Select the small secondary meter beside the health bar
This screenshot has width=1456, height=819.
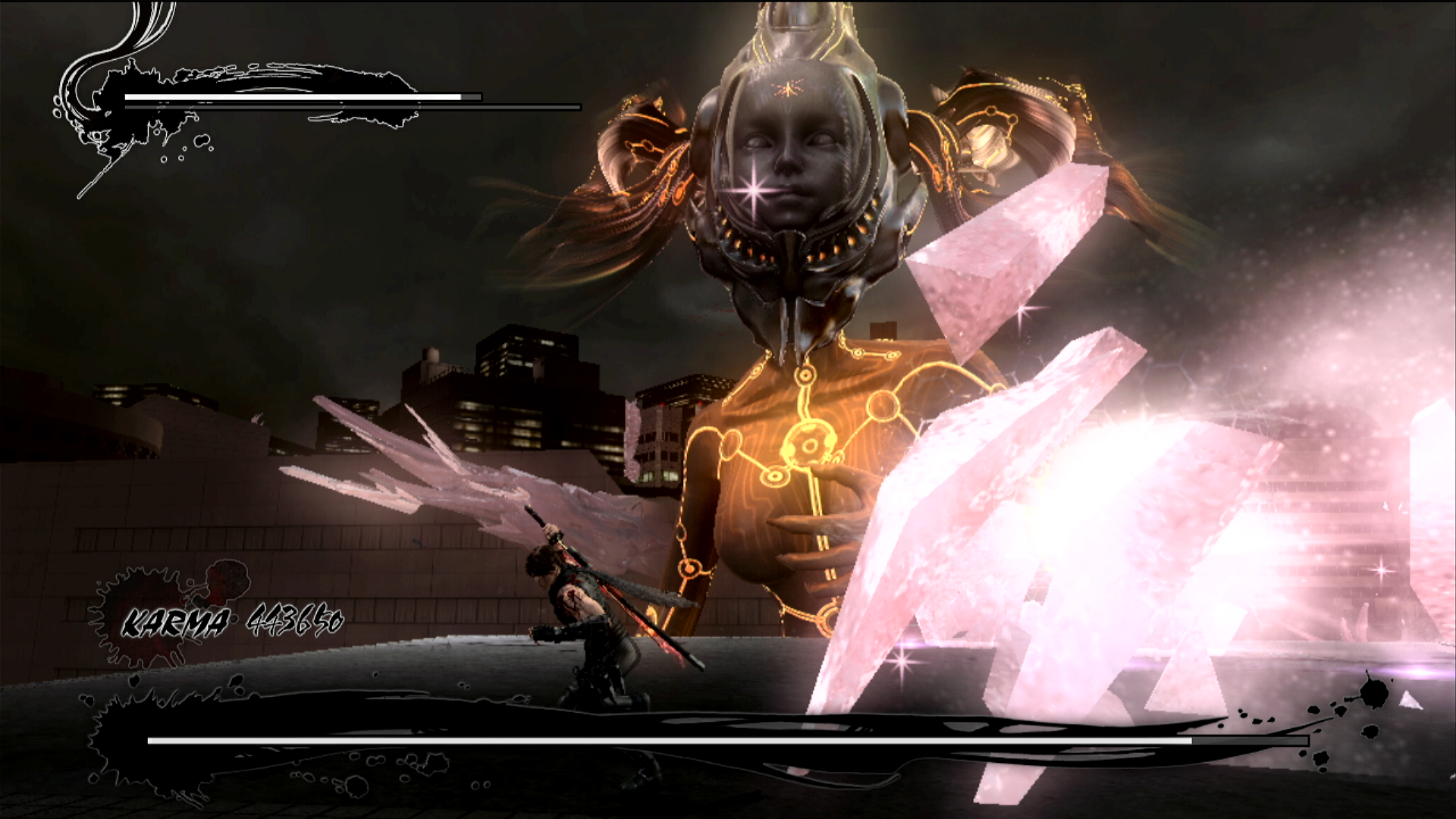[x=470, y=97]
